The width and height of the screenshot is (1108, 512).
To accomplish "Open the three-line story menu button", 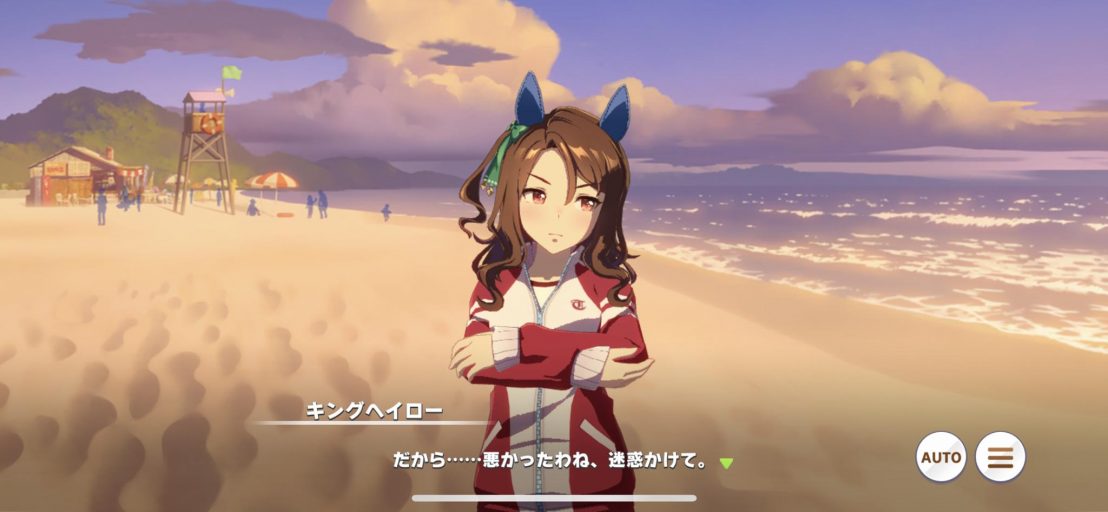I will point(1000,457).
